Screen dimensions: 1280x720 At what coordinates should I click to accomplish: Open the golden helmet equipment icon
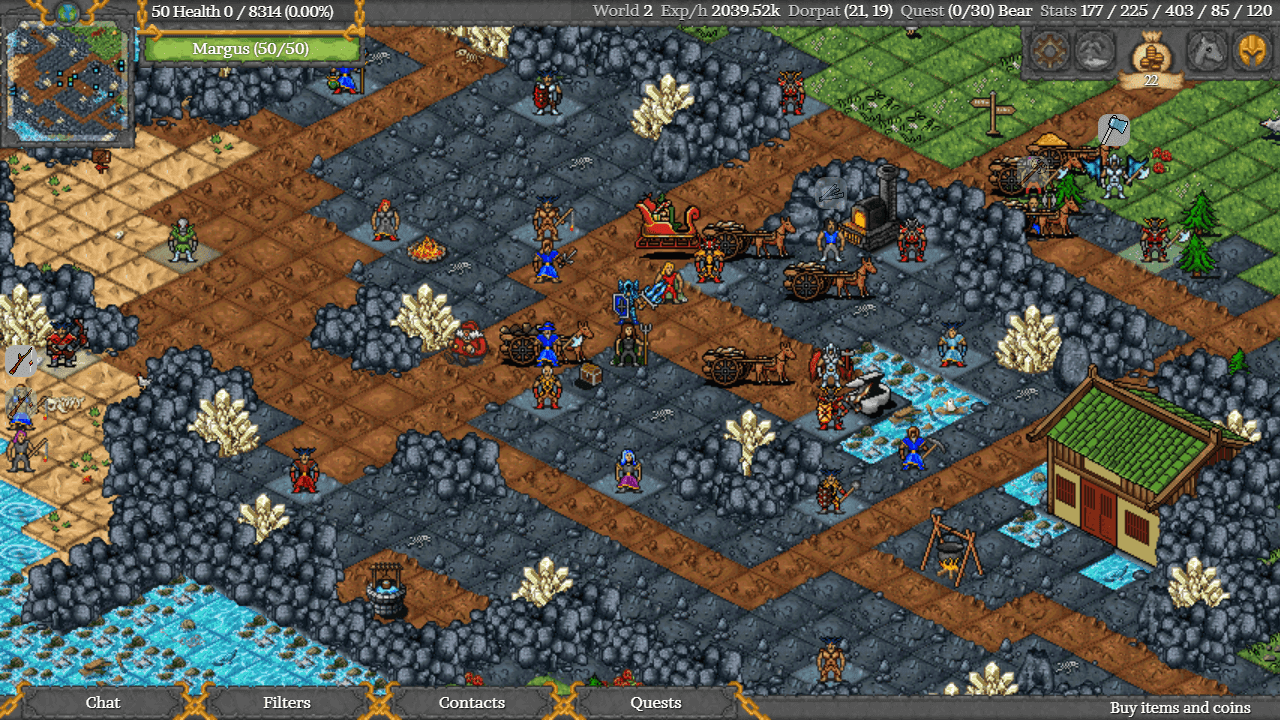coord(1253,52)
